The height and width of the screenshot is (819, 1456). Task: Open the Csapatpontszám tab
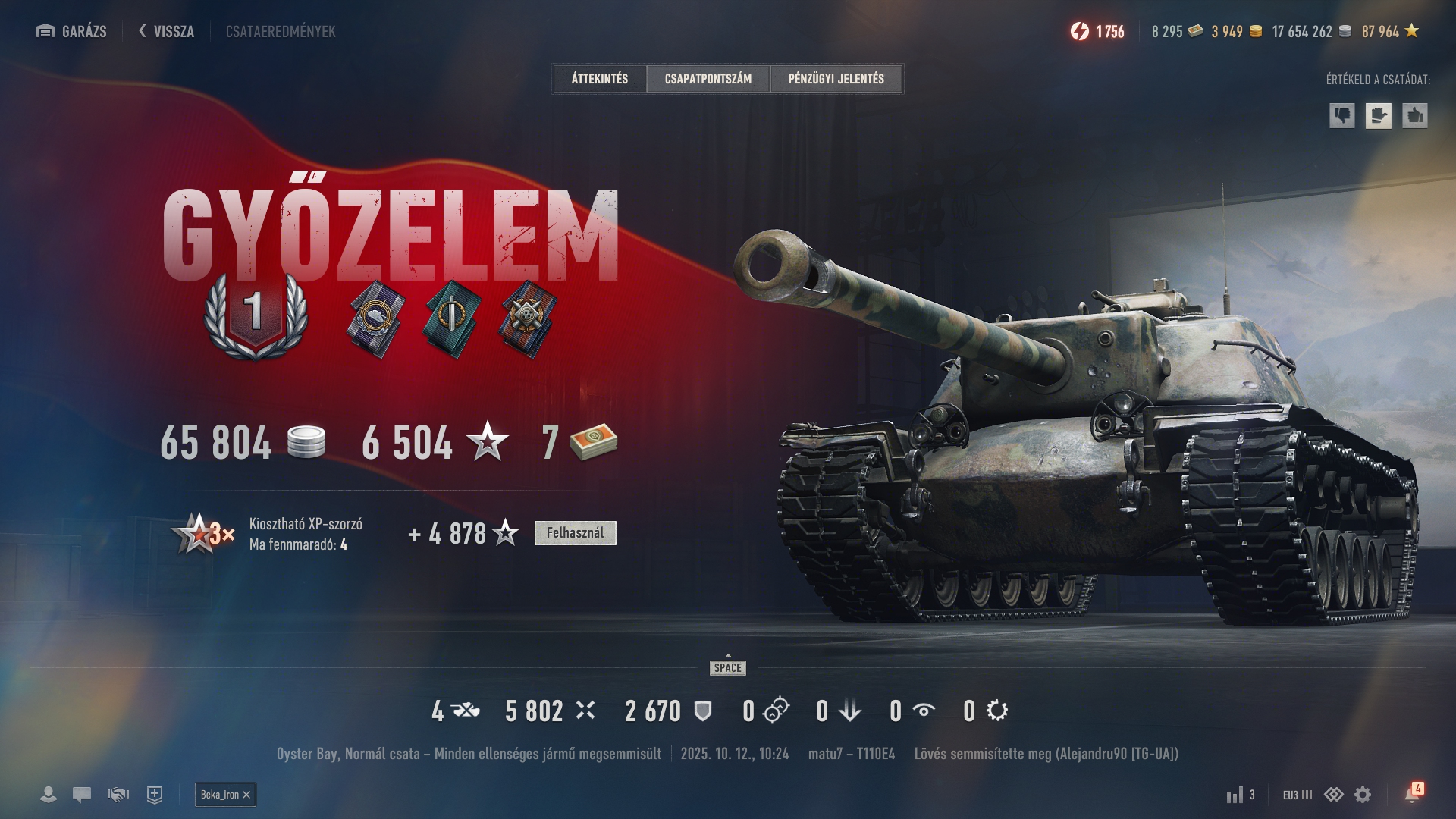pos(708,79)
